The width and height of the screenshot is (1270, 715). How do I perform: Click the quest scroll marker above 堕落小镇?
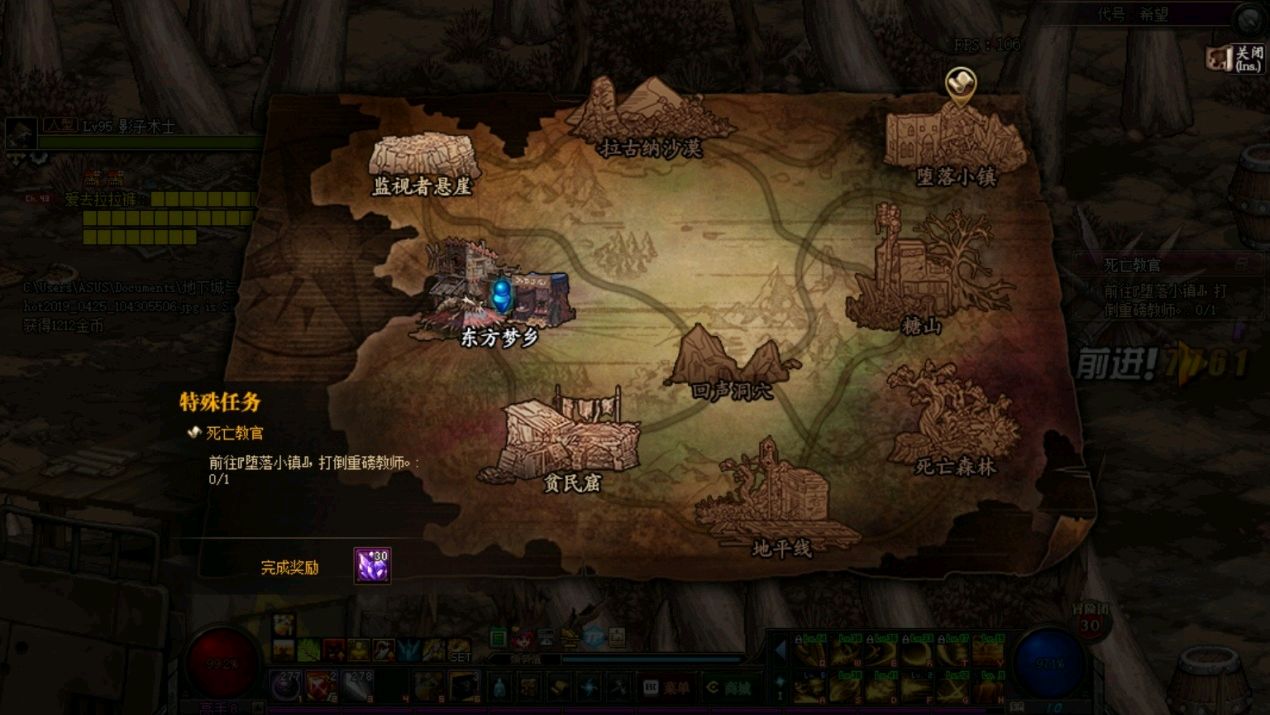960,85
